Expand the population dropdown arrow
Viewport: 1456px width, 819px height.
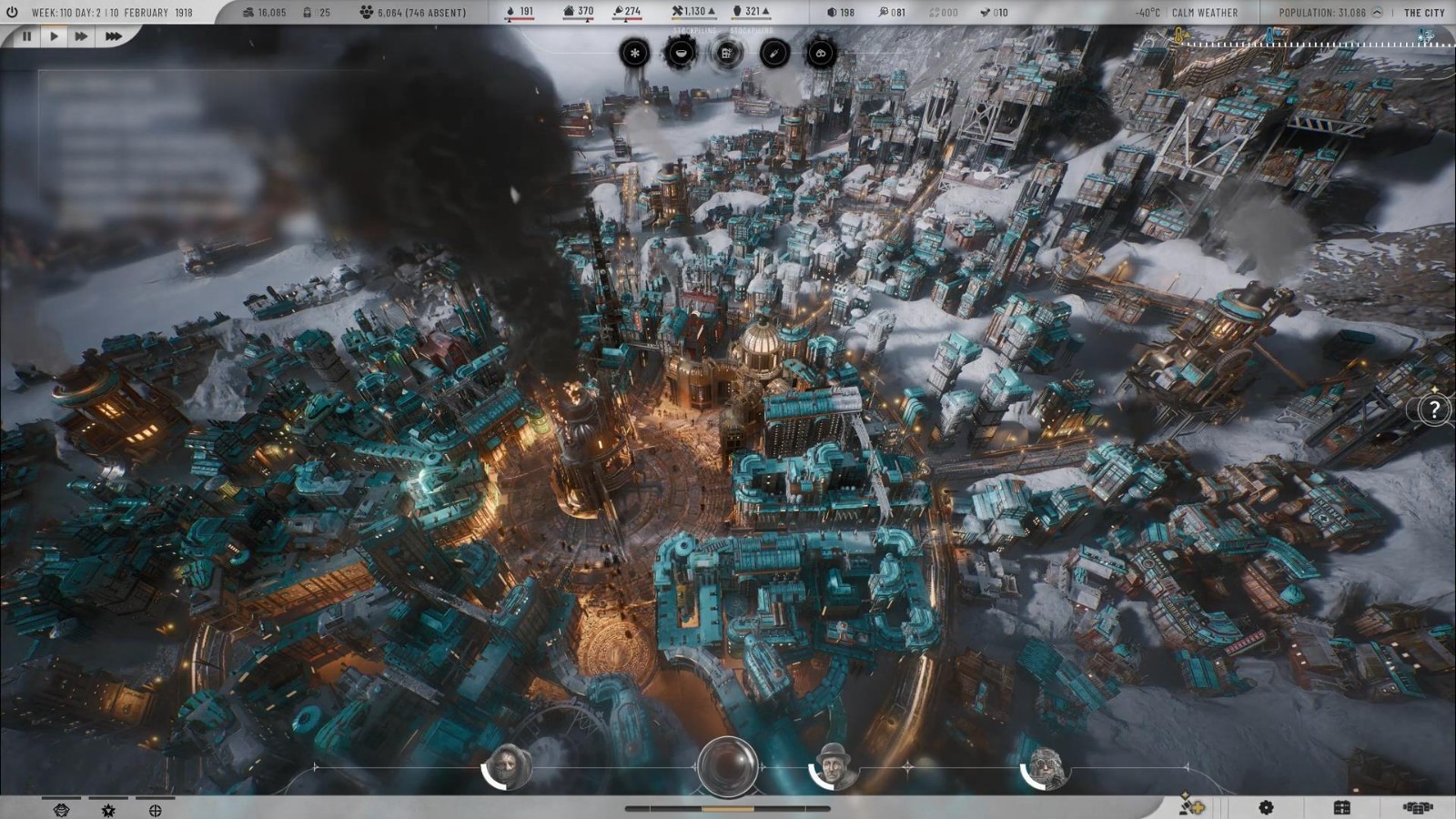(1377, 13)
